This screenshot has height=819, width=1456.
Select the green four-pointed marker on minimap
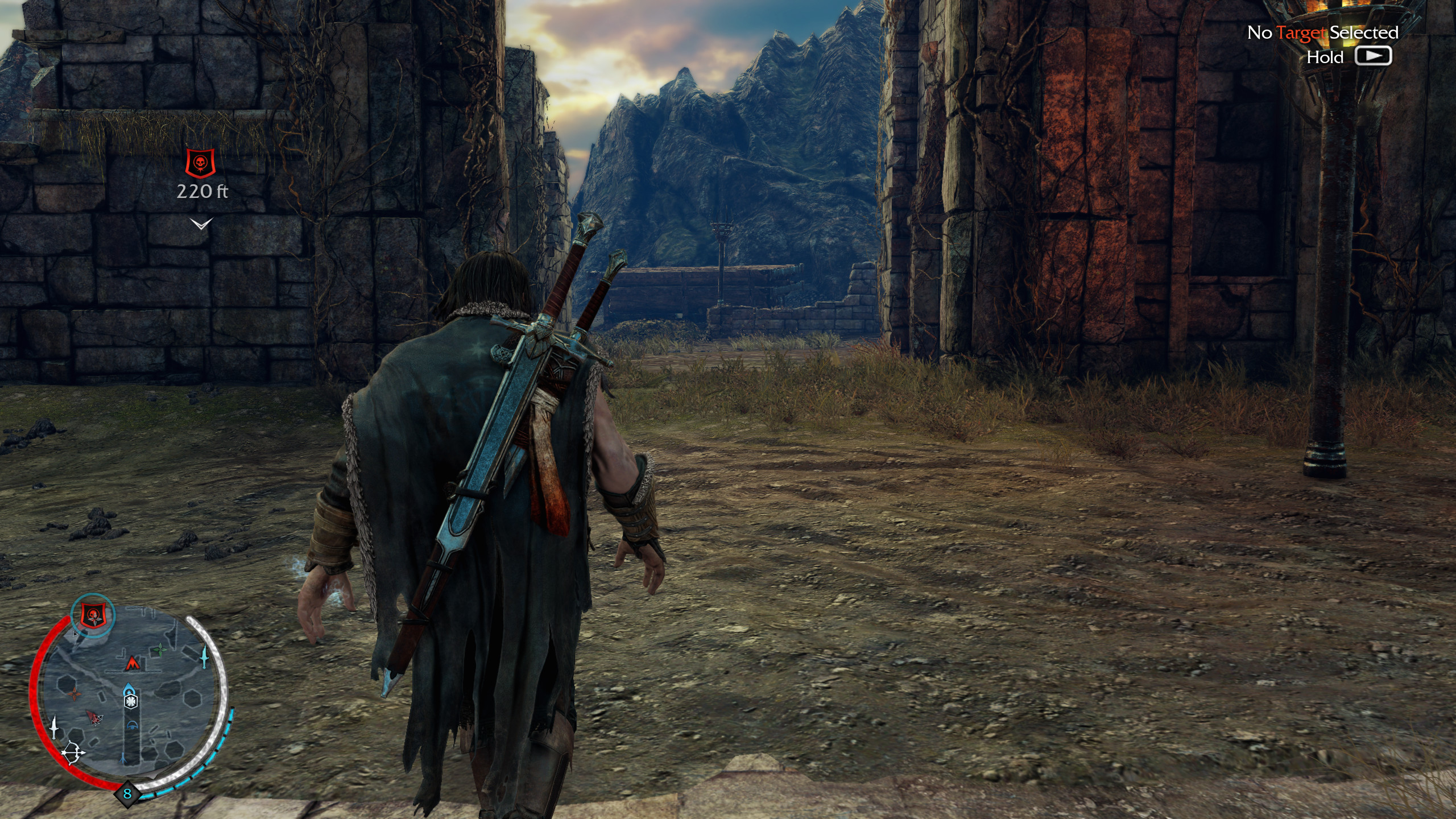click(160, 648)
